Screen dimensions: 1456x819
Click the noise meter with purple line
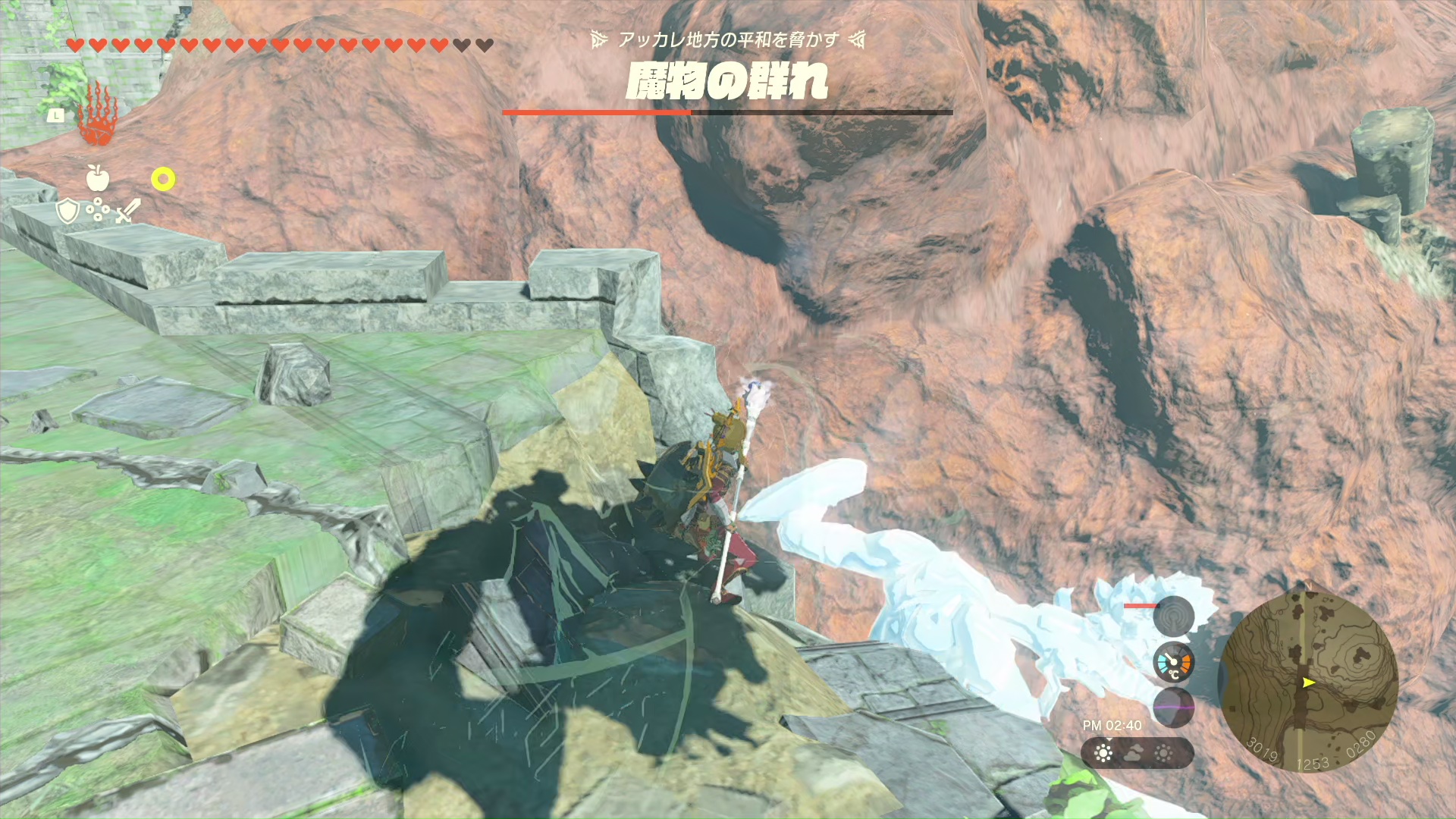[x=1173, y=707]
